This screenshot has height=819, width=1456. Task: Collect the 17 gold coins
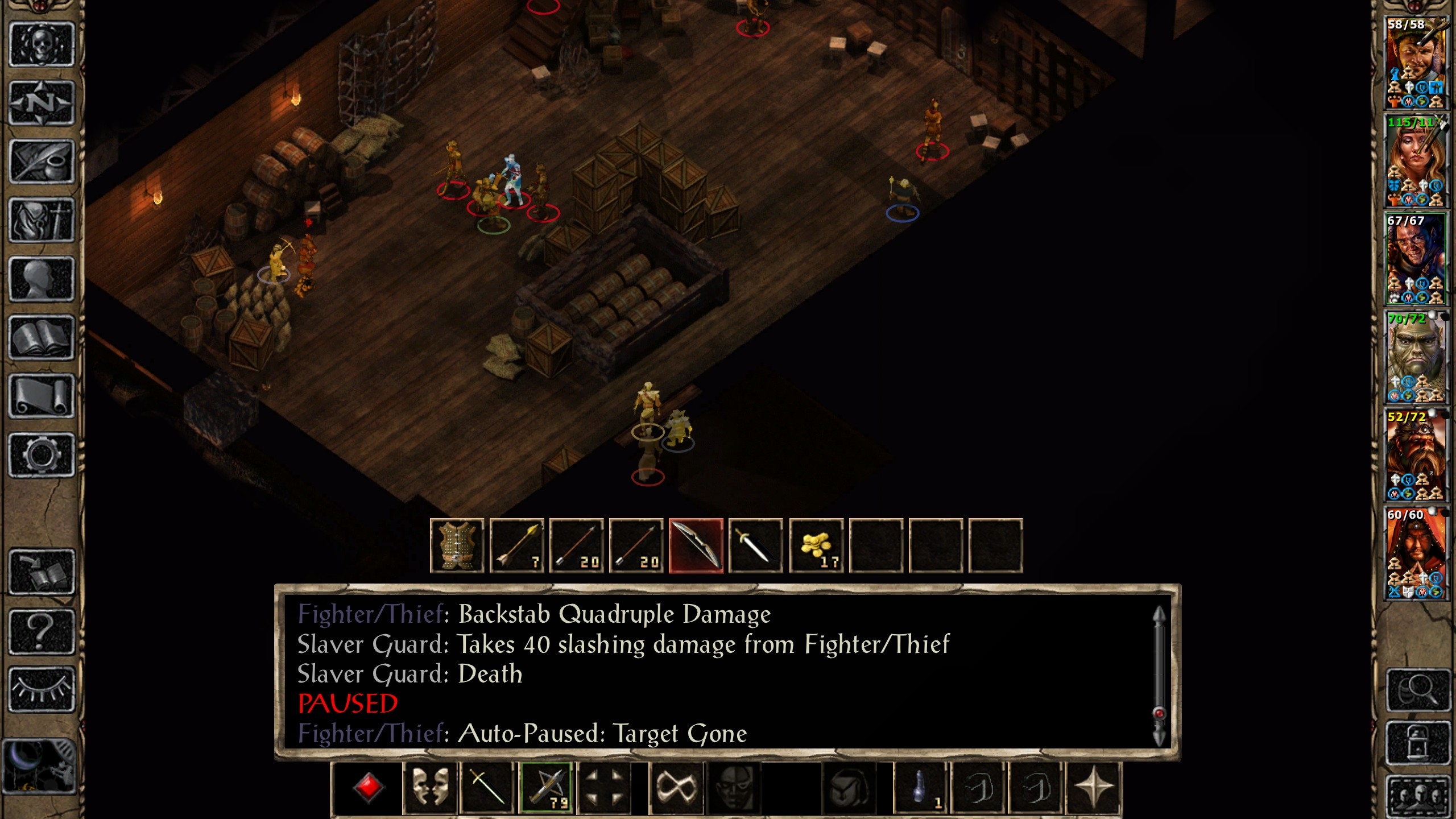pyautogui.click(x=816, y=545)
